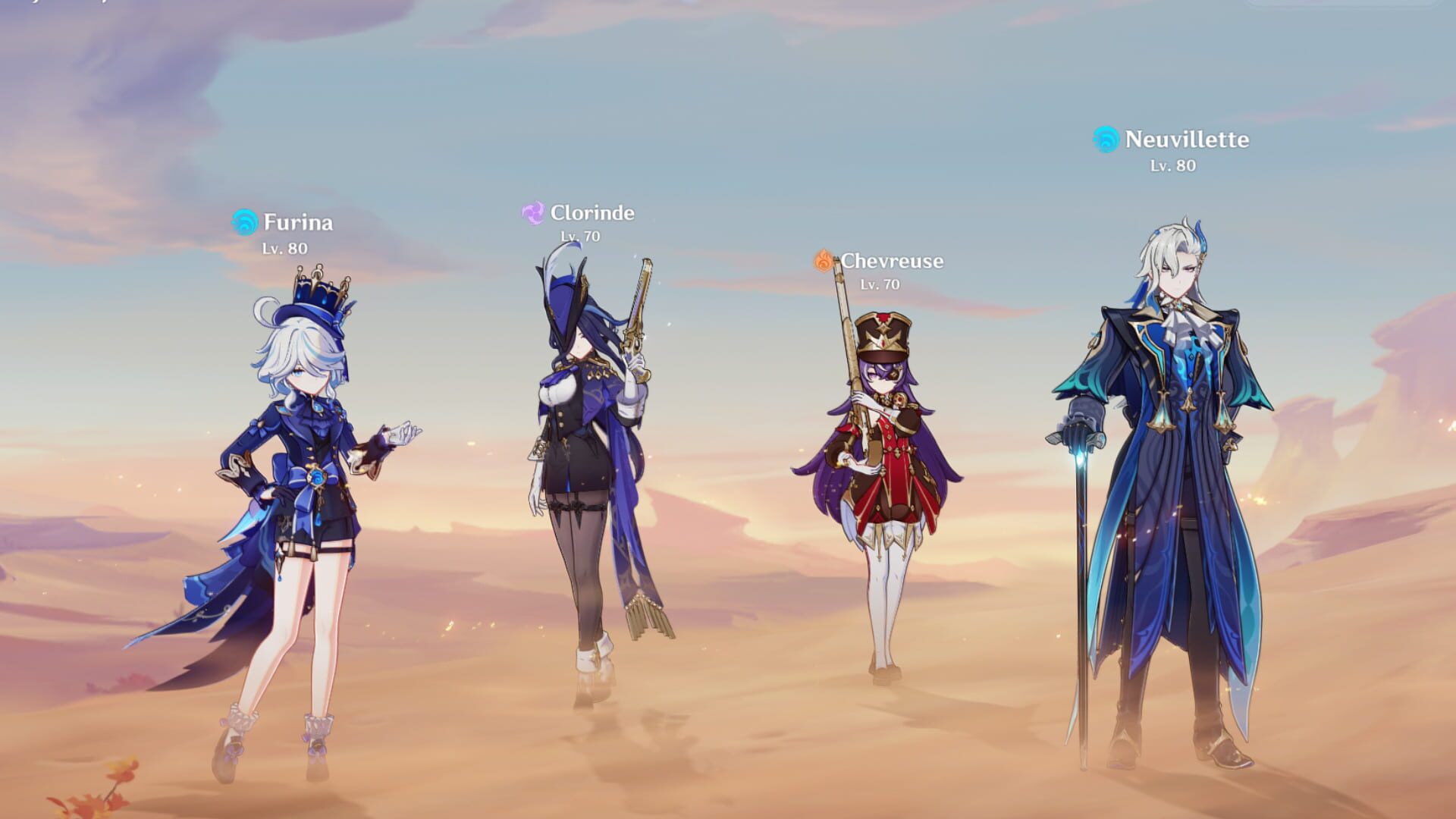Viewport: 1456px width, 819px height.
Task: Click the Hydro swirl symbol left of Furina's name
Action: tap(244, 221)
